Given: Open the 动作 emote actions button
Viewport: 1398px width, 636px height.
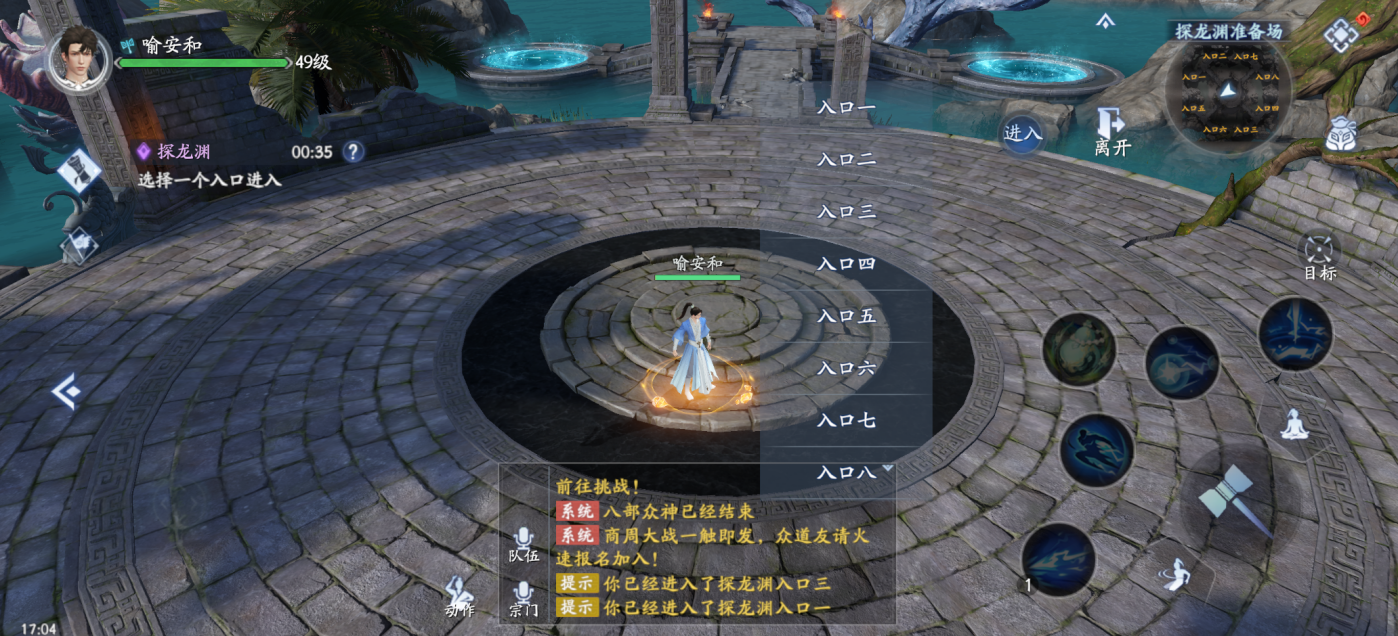Looking at the screenshot, I should (x=460, y=594).
